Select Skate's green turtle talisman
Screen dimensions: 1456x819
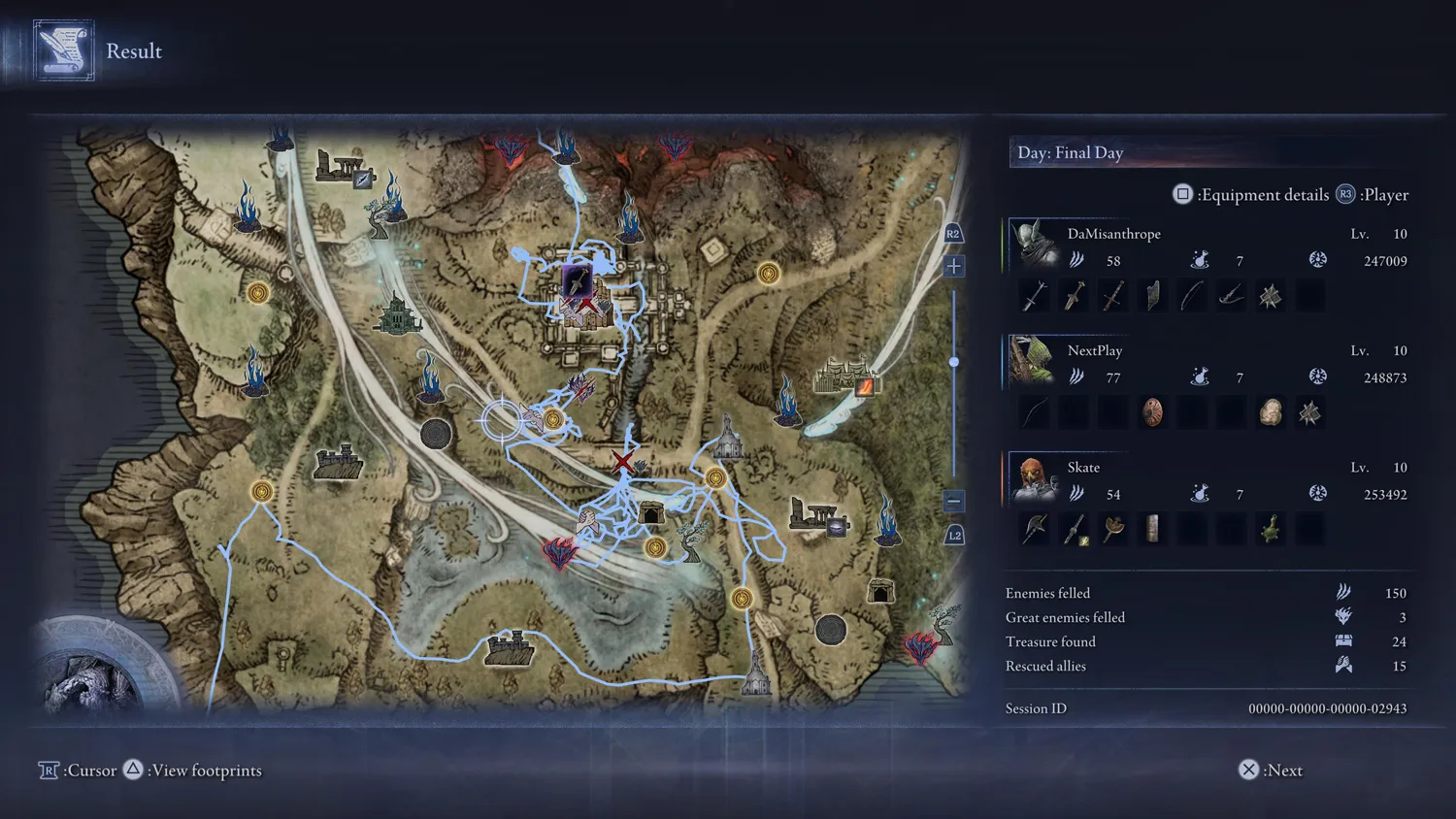click(1271, 529)
